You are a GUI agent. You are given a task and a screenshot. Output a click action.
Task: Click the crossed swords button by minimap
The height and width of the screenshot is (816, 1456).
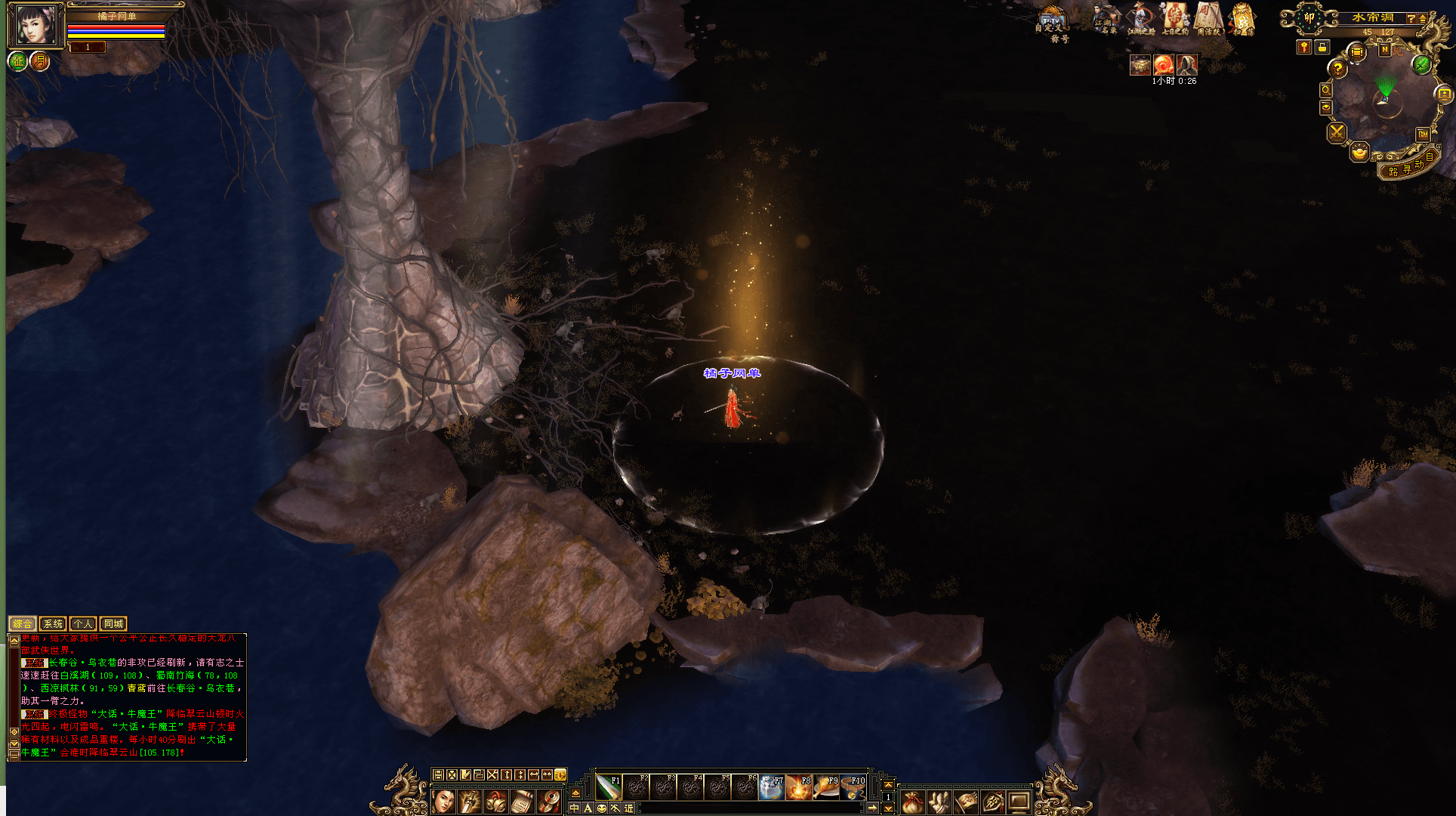(1337, 133)
